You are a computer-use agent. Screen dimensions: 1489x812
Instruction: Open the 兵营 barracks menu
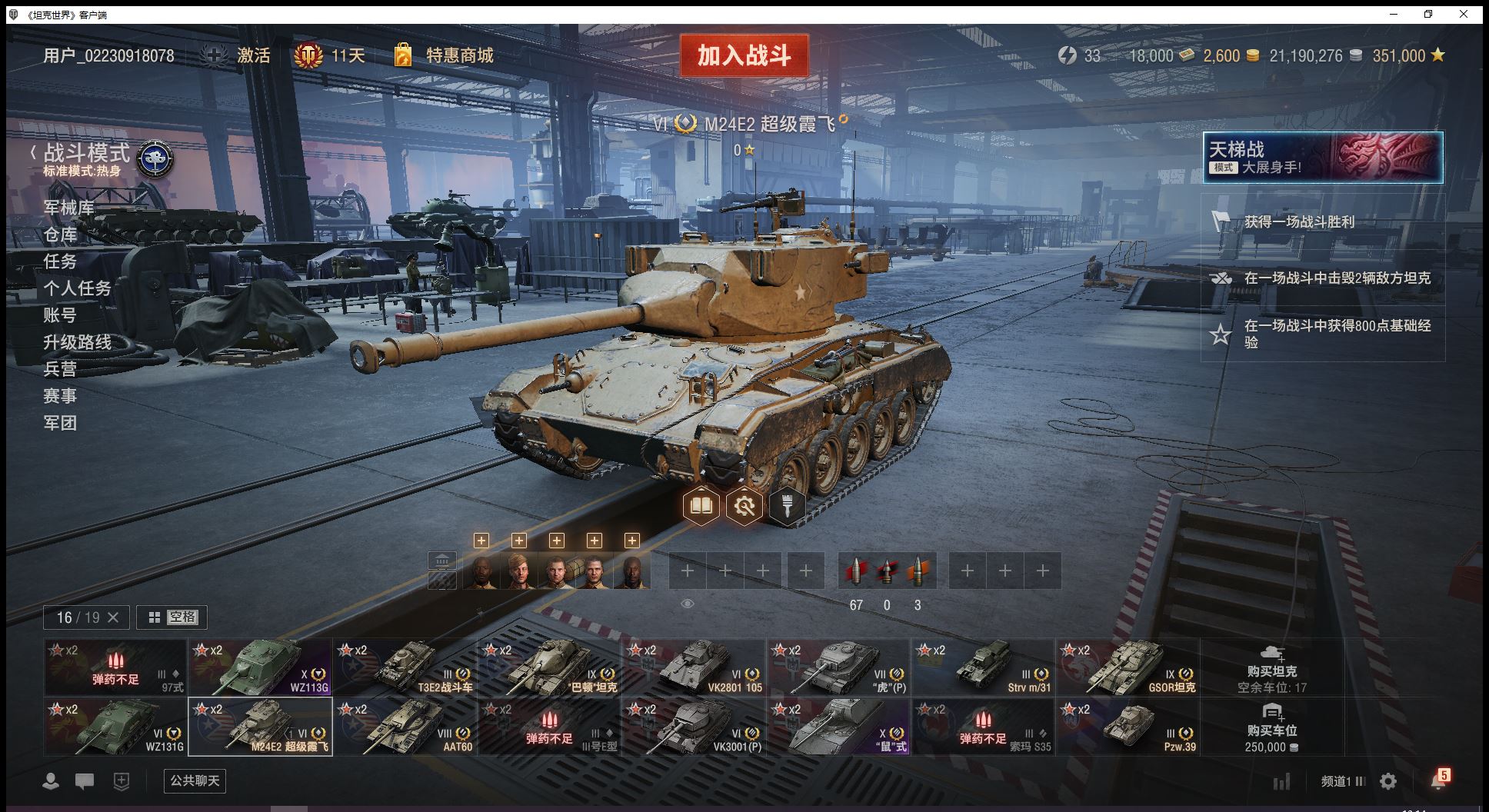[x=60, y=369]
